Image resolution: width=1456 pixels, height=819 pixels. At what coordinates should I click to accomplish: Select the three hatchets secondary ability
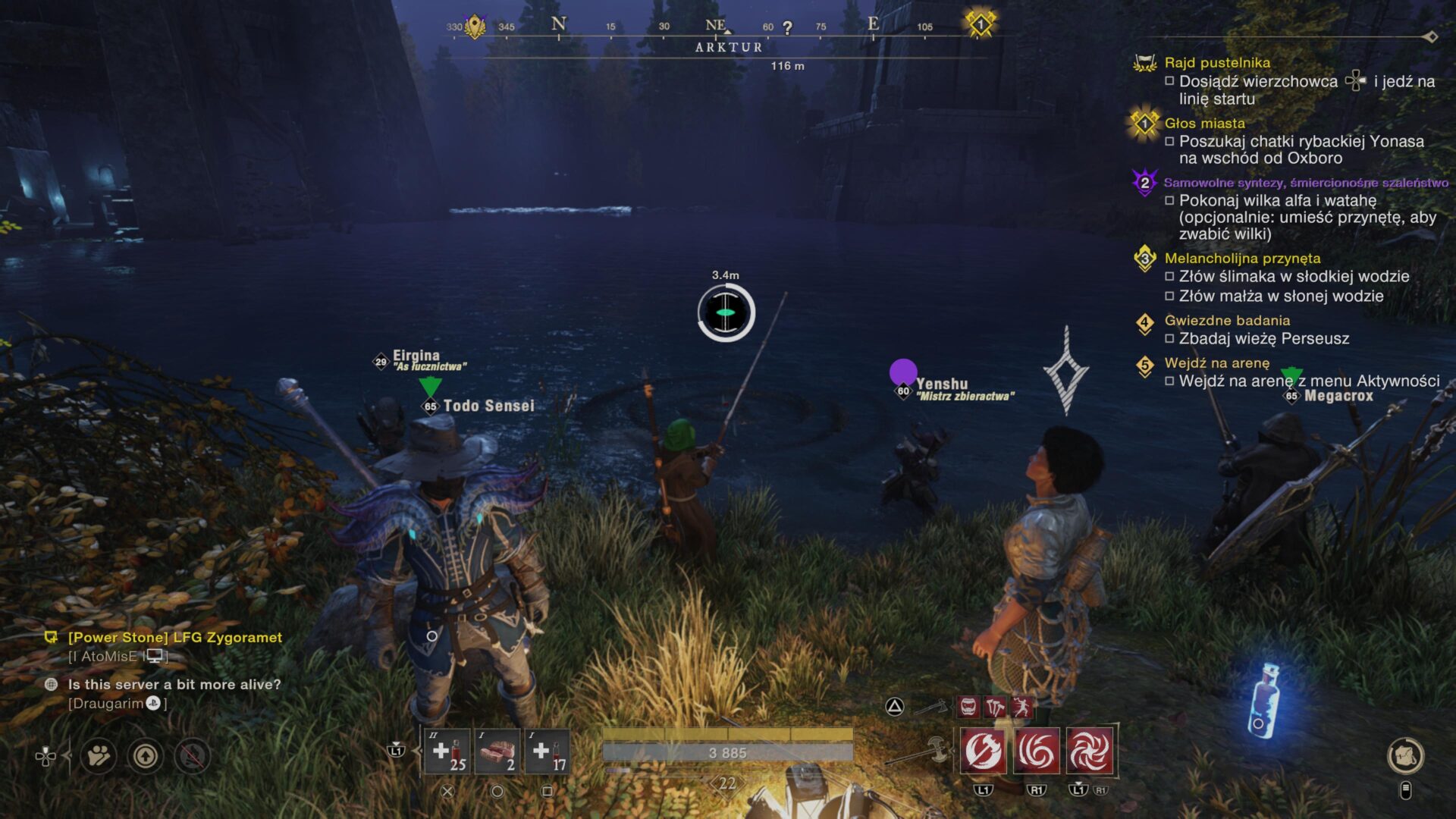[995, 708]
